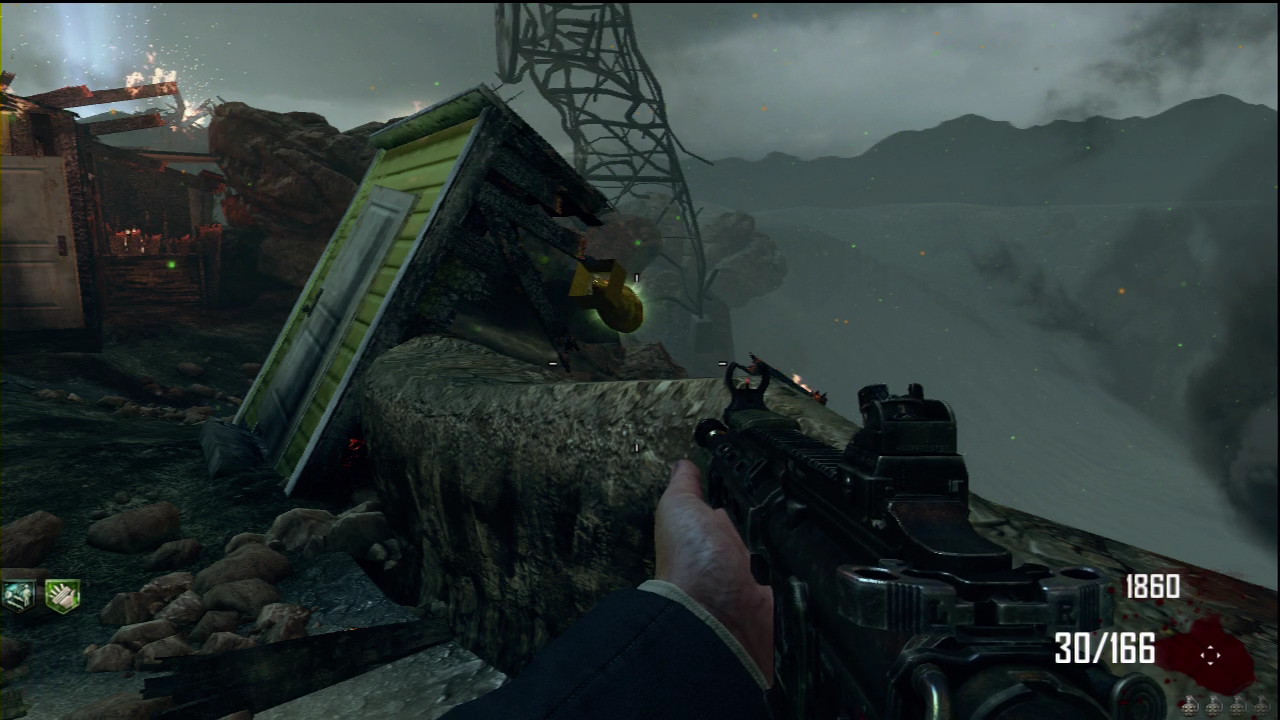Select the last grenade icon
Viewport: 1280px width, 720px height.
coord(1261,706)
